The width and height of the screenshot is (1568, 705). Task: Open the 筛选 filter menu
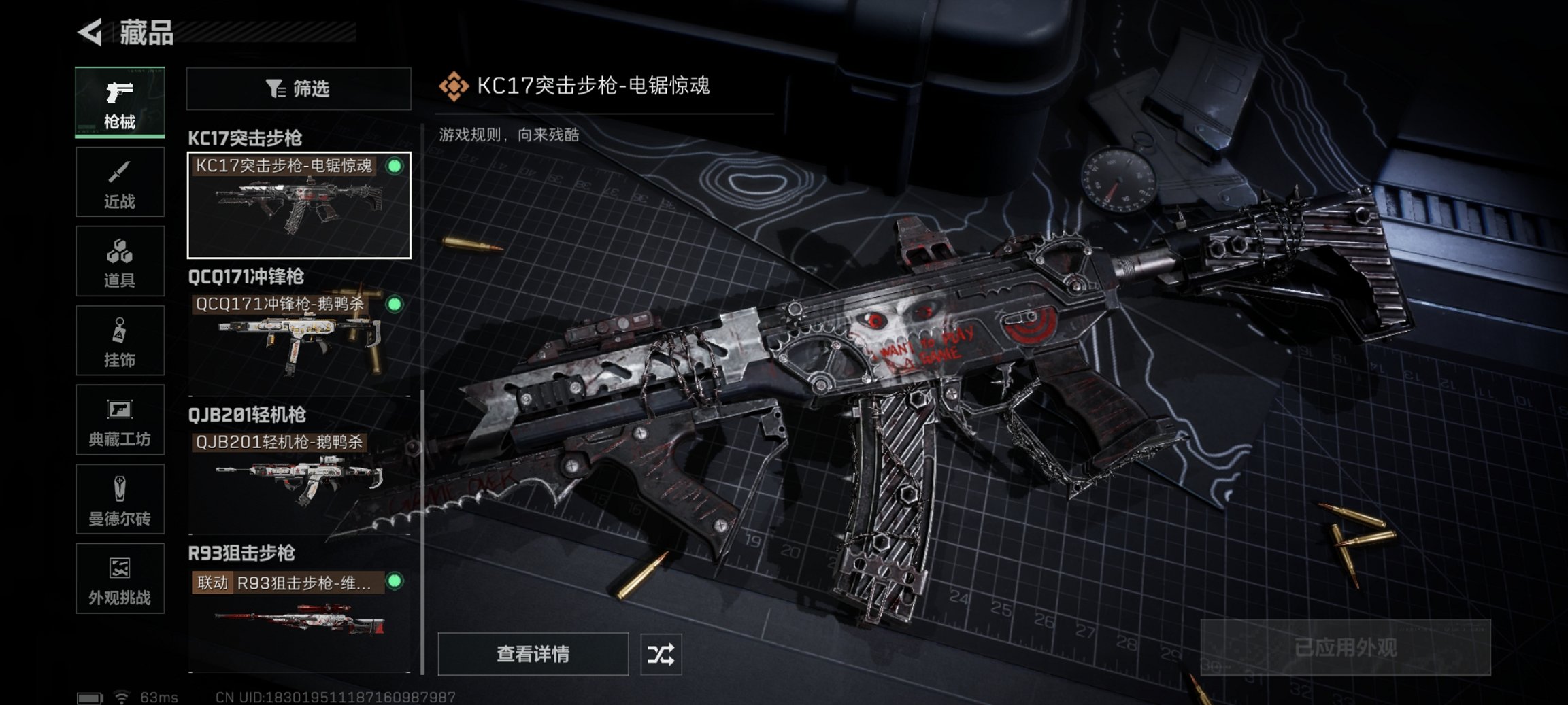(298, 89)
